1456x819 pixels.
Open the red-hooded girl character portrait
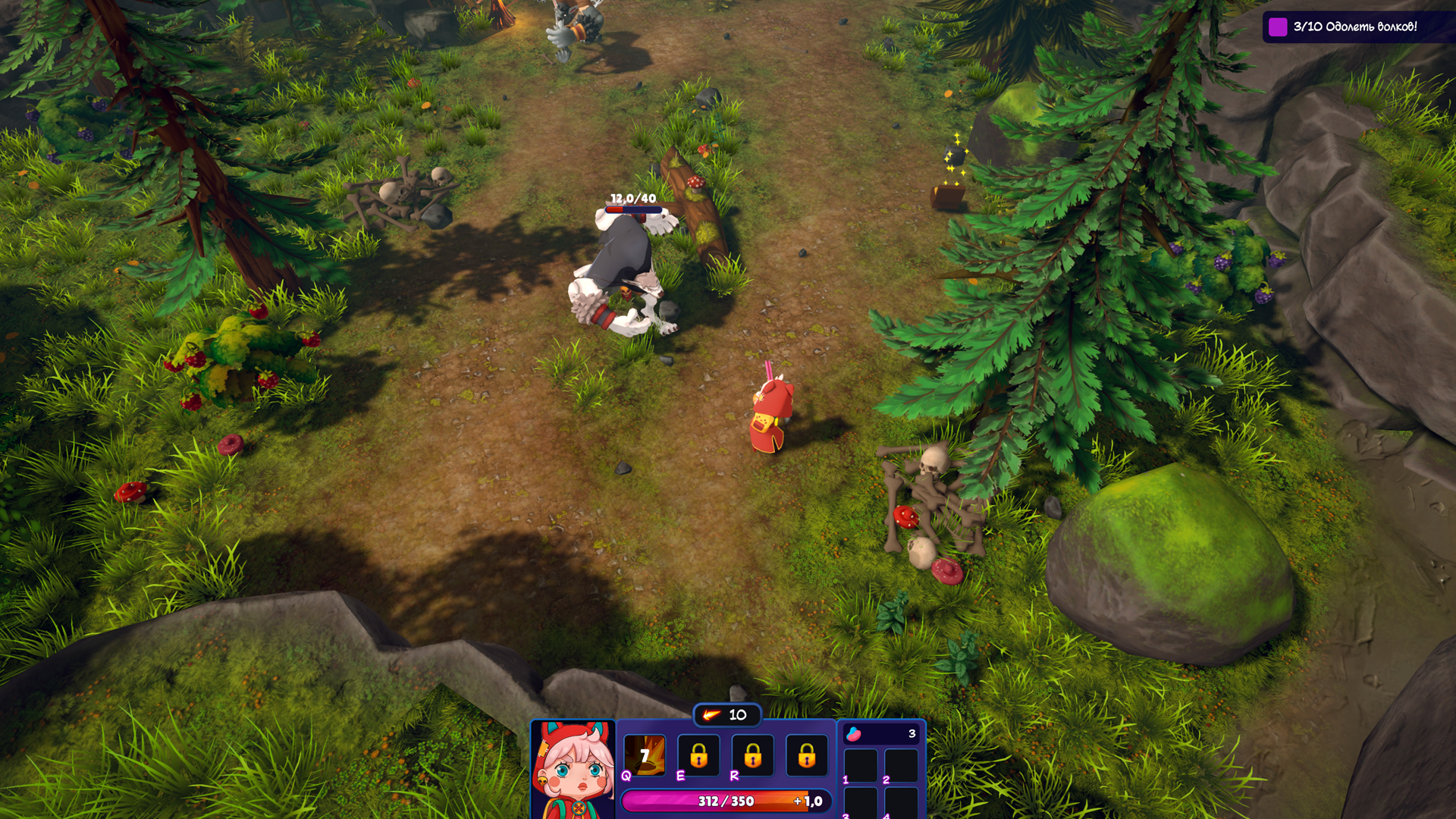coord(573,770)
